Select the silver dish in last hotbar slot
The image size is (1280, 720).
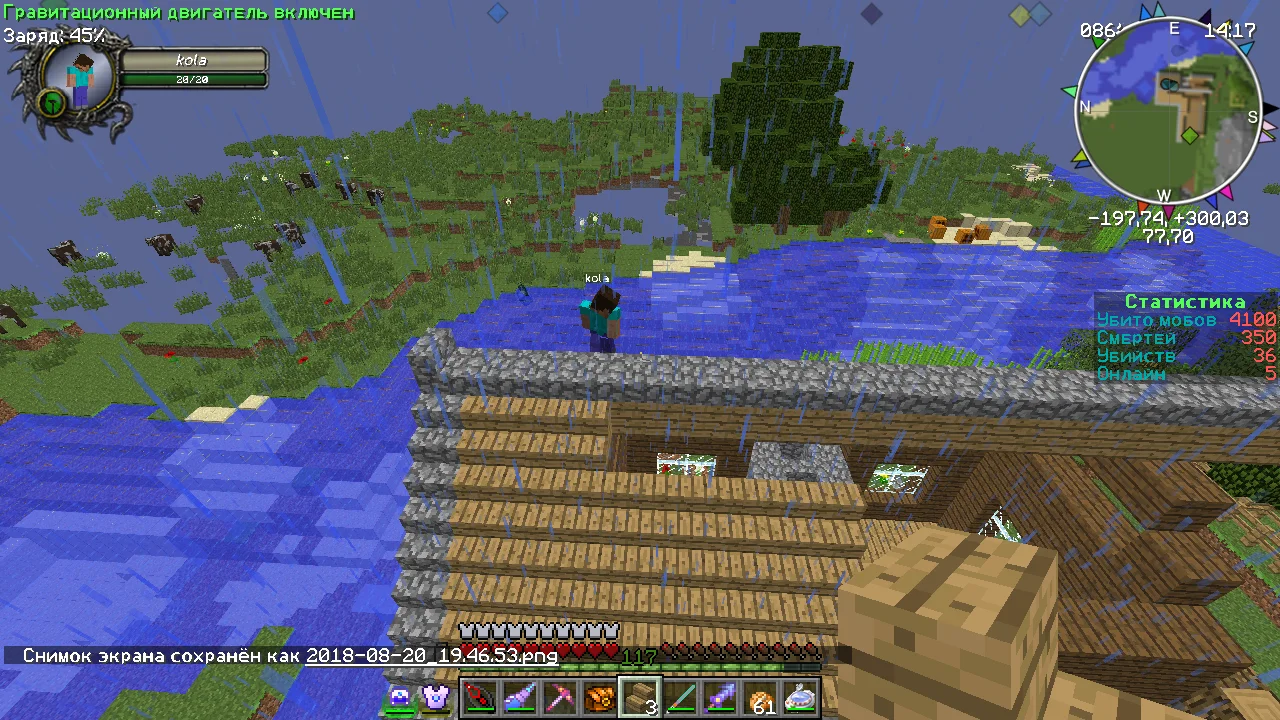coord(800,697)
